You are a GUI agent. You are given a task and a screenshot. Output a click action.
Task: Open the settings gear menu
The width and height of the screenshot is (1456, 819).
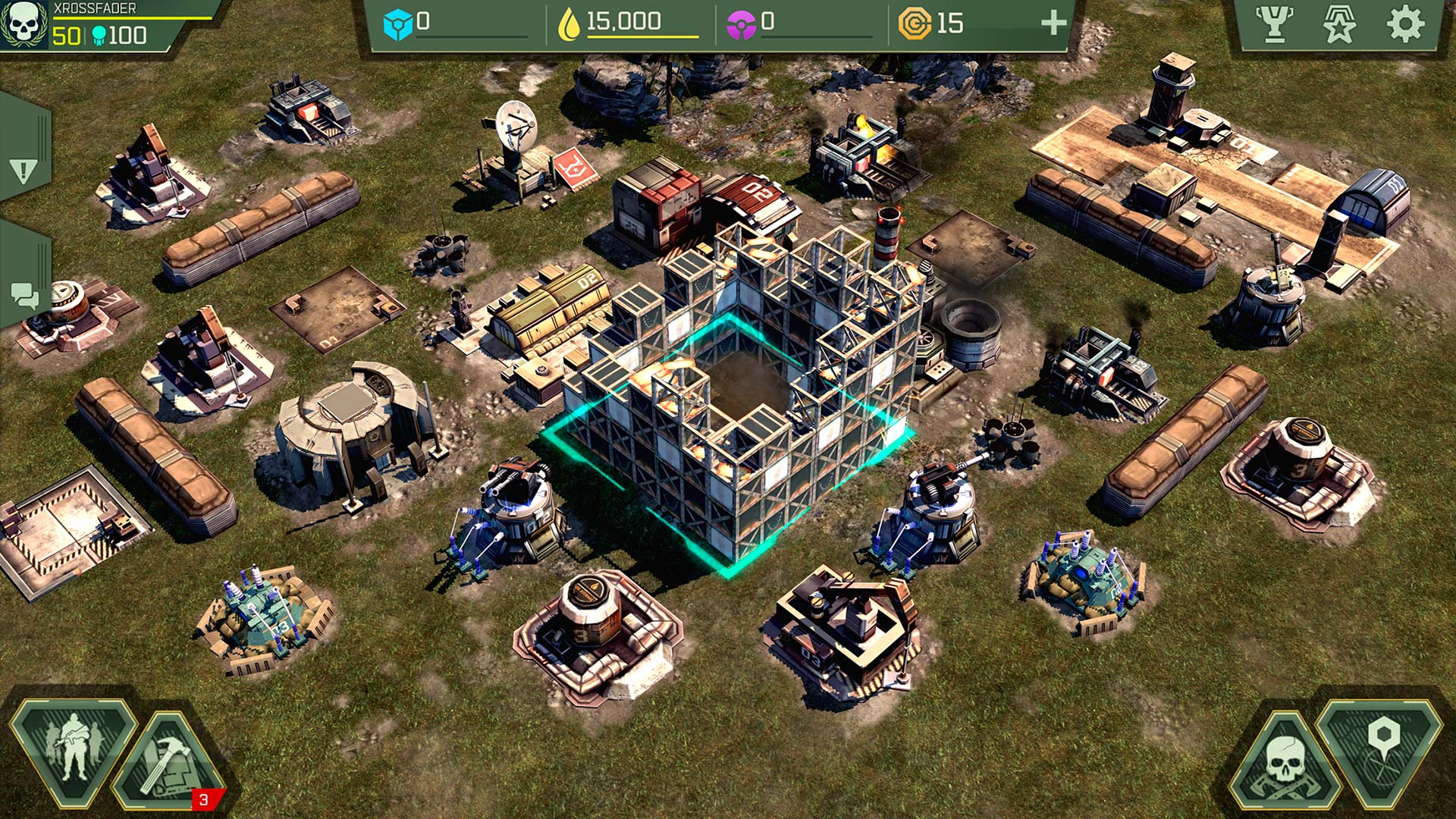(x=1405, y=24)
